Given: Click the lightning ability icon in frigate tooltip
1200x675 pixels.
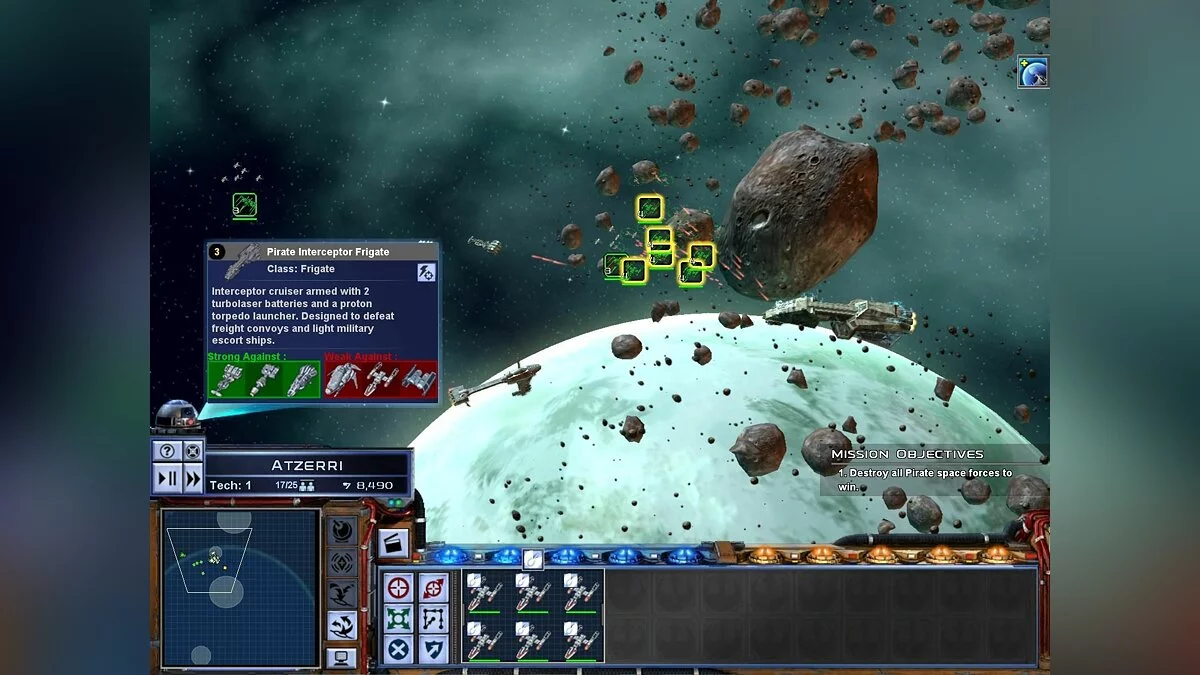Looking at the screenshot, I should point(426,271).
